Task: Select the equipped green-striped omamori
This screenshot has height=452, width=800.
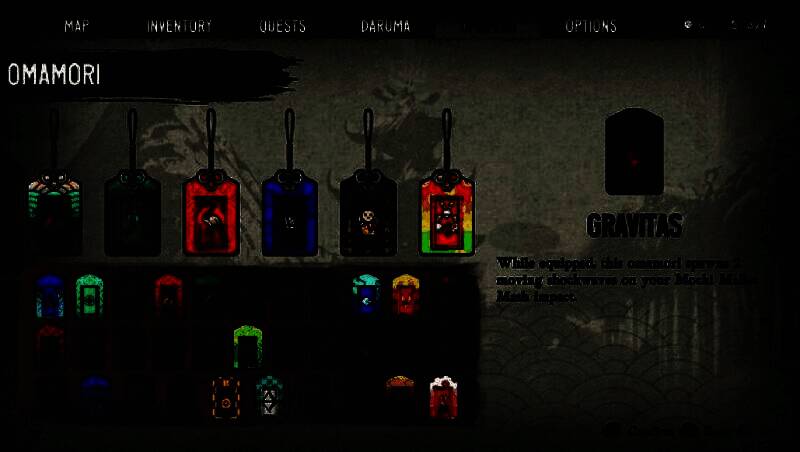Action: click(55, 213)
